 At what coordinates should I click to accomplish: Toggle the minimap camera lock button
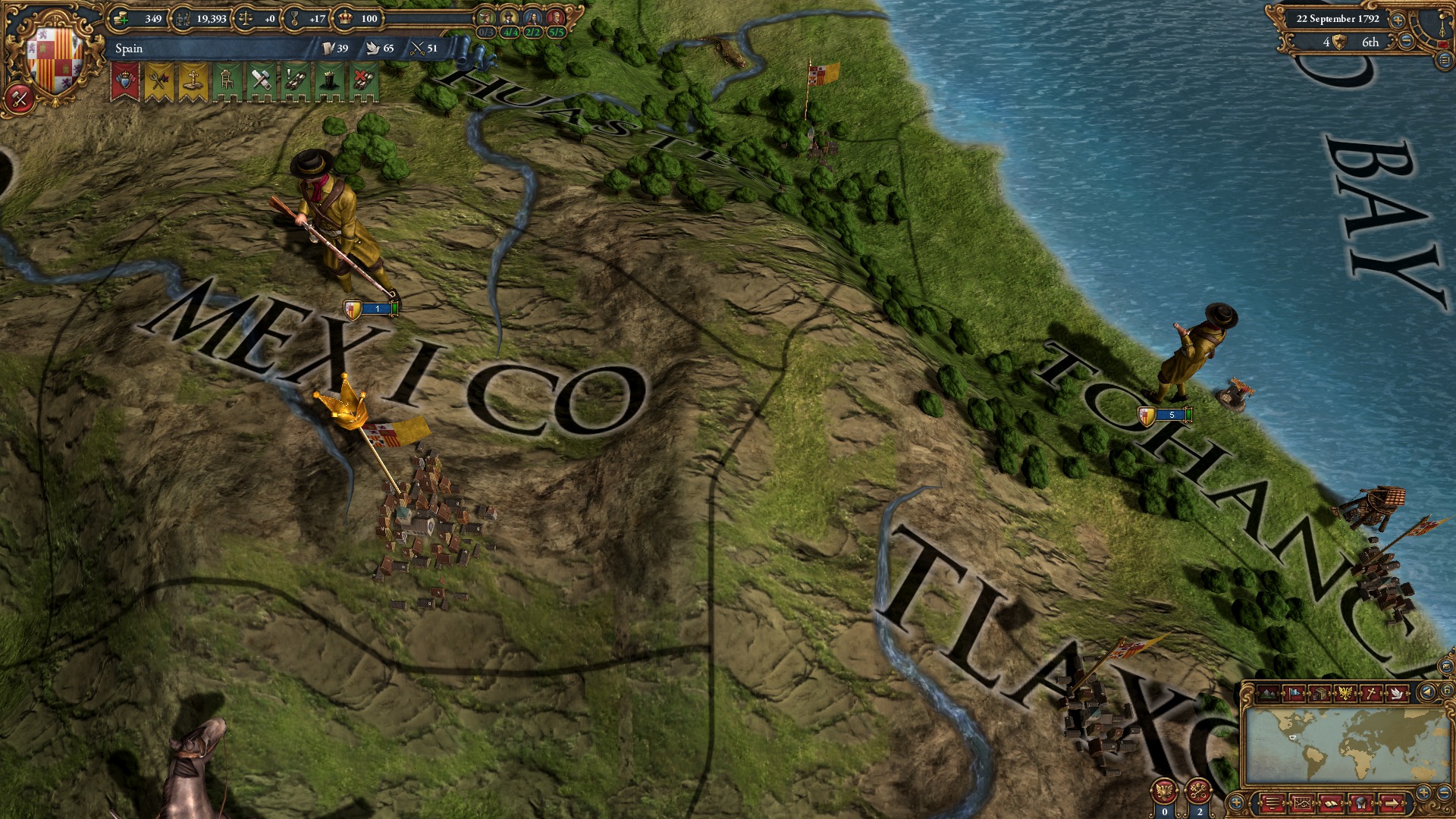tap(1447, 689)
